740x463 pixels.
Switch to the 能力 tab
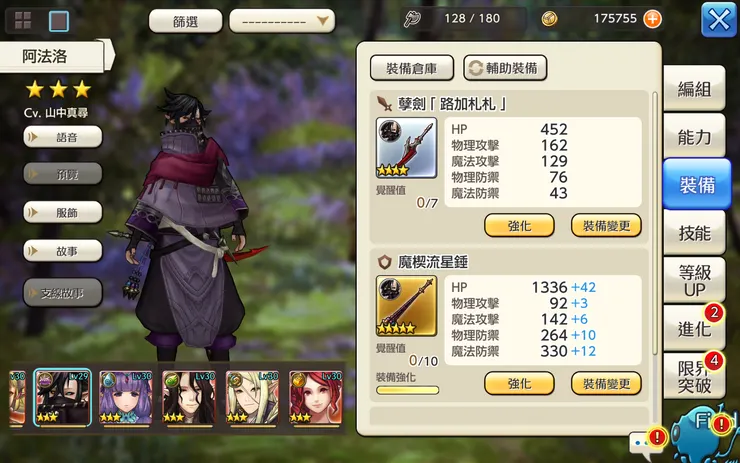point(694,137)
